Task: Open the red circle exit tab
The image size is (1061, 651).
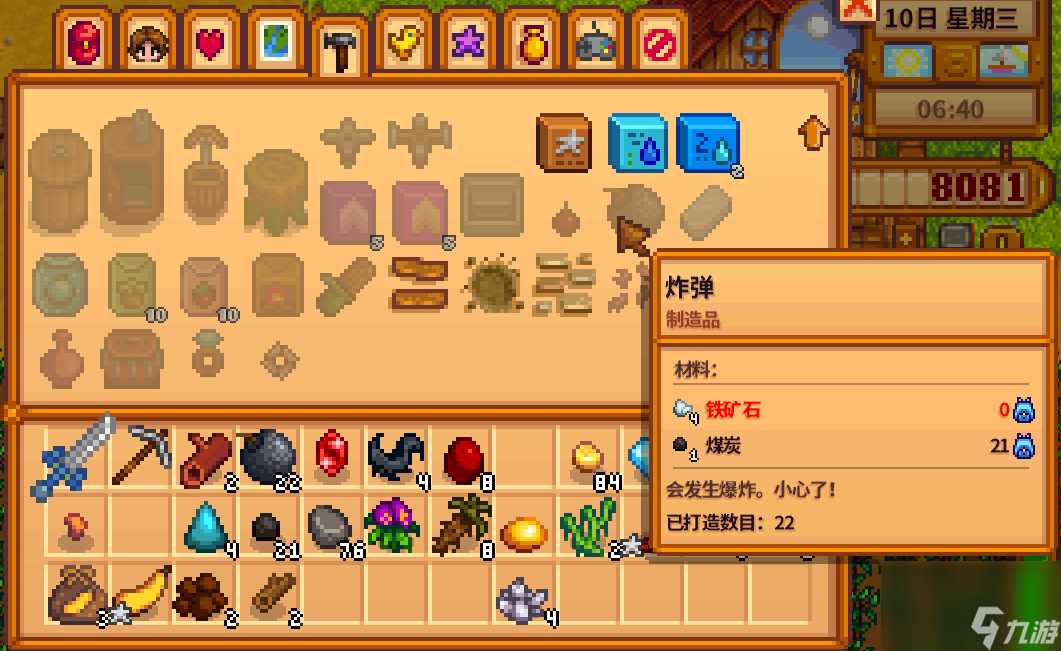Action: click(659, 42)
